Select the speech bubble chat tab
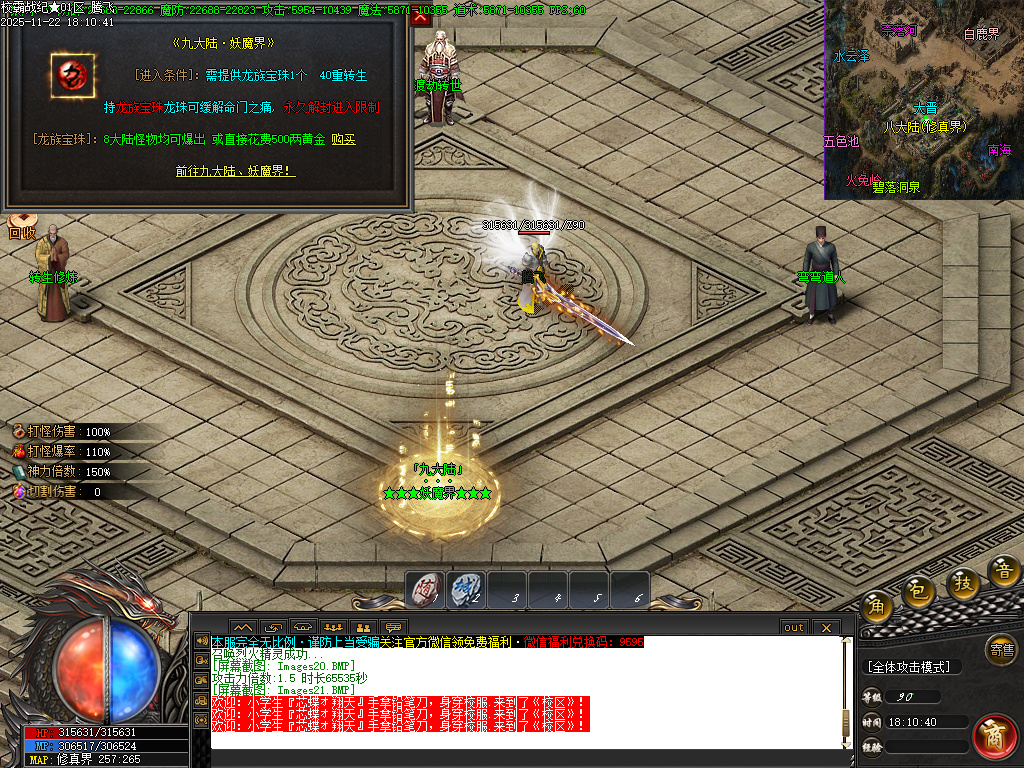Screen dimensions: 1024x768 [x=394, y=628]
